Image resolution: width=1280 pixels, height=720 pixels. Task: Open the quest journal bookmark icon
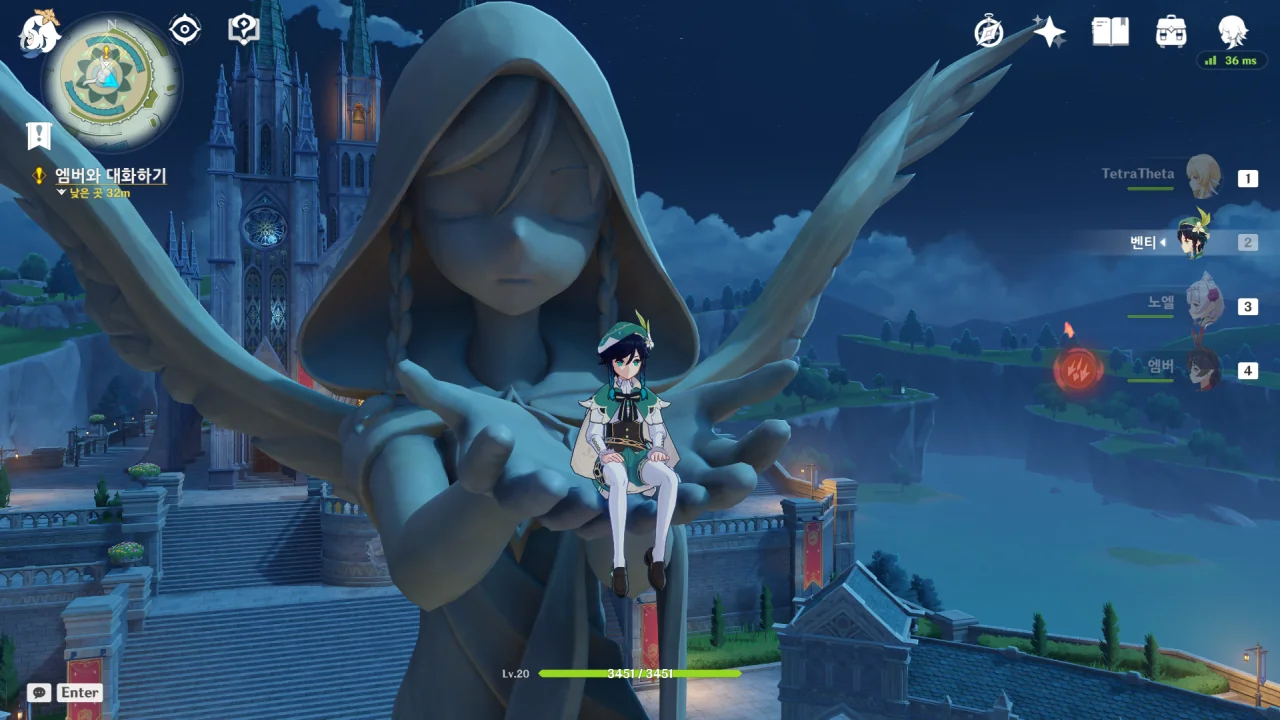39,135
